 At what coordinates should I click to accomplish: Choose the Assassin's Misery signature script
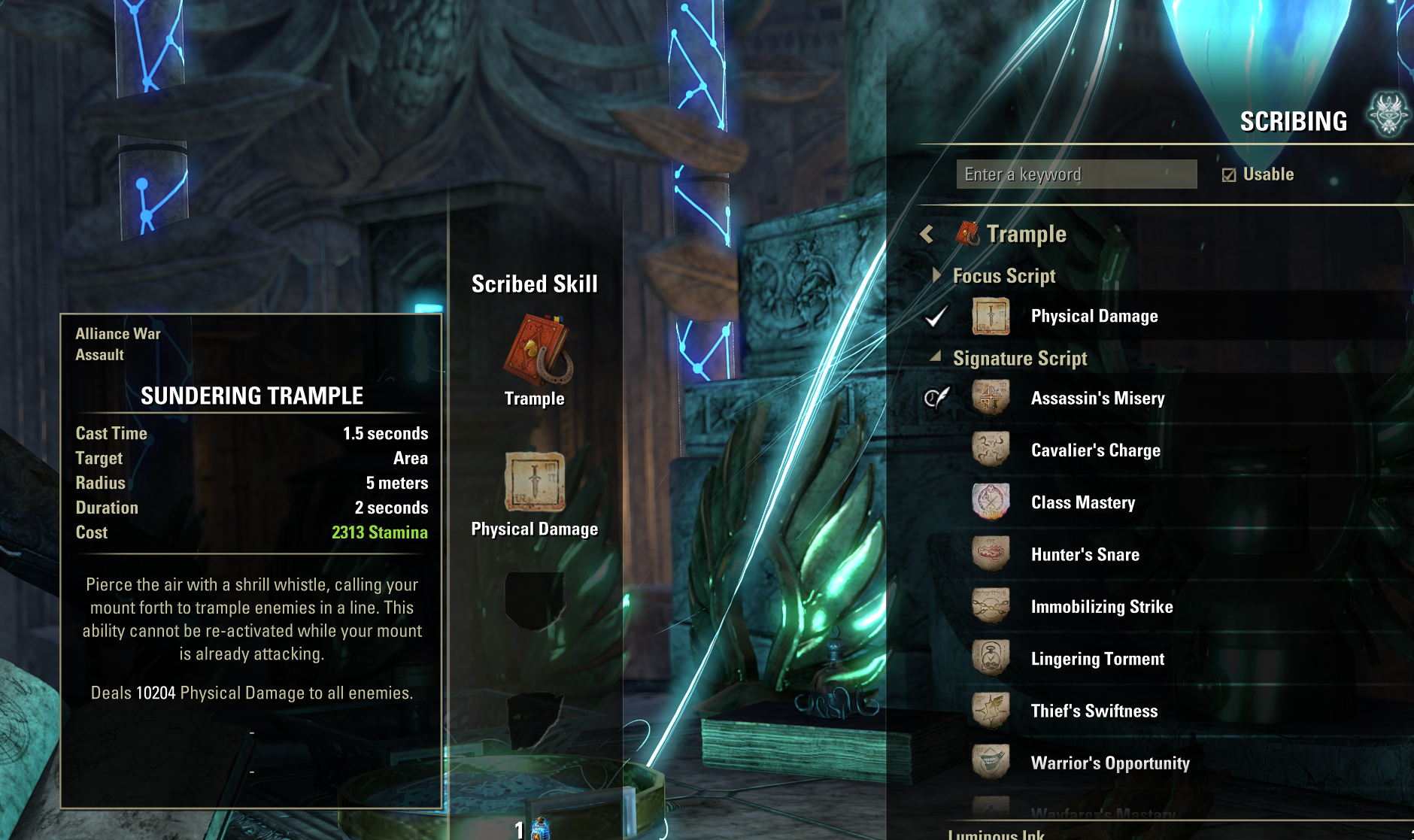tap(1097, 399)
